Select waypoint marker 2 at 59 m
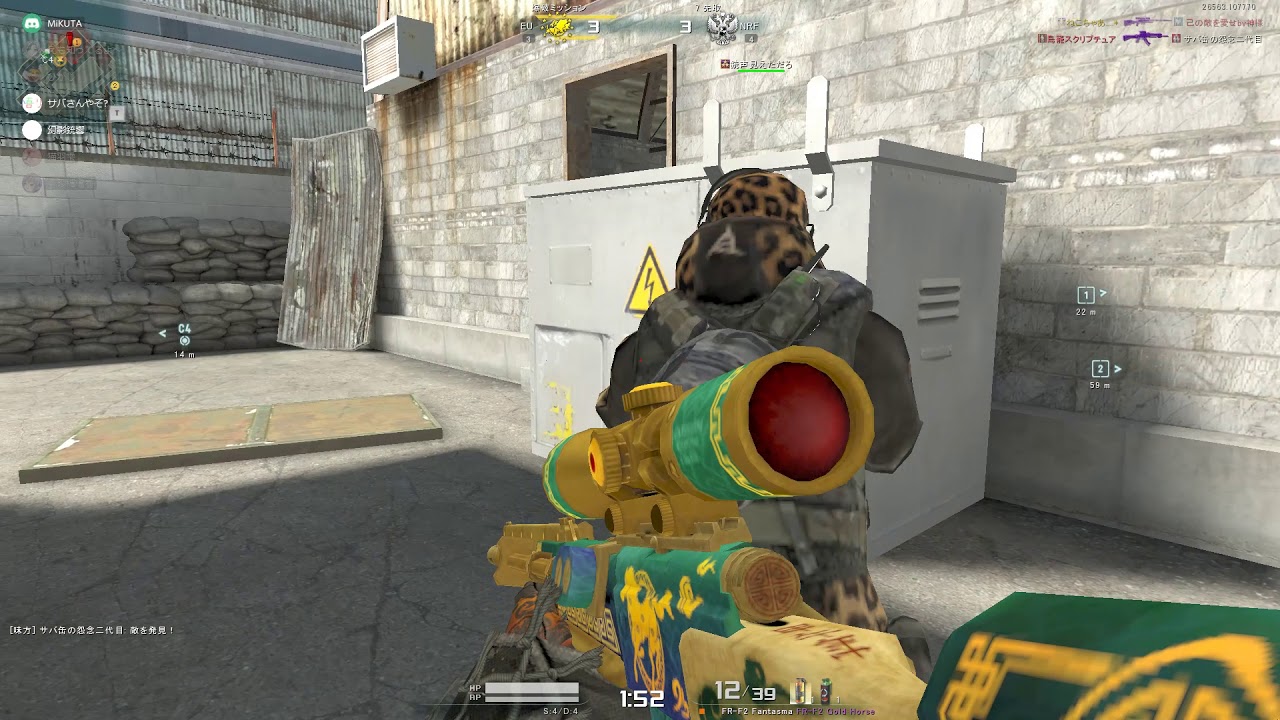Image resolution: width=1280 pixels, height=720 pixels. coord(1100,369)
